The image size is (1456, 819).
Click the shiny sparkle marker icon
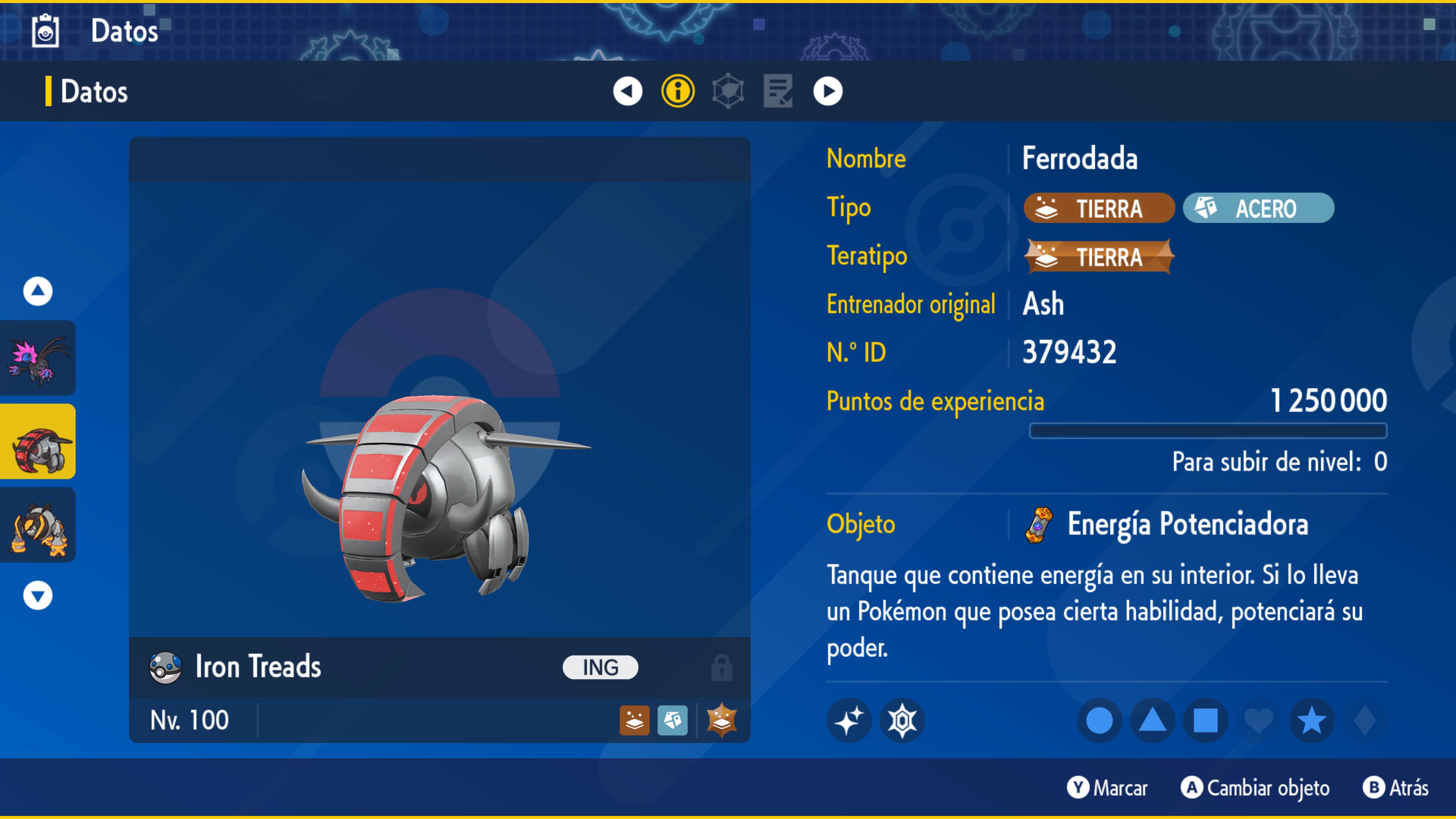pos(849,720)
